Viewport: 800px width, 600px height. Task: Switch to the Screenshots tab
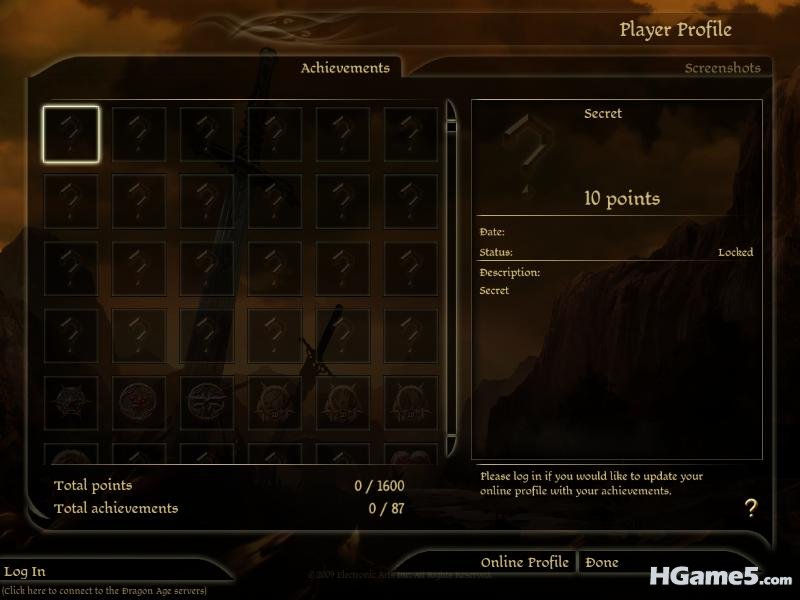(x=722, y=68)
